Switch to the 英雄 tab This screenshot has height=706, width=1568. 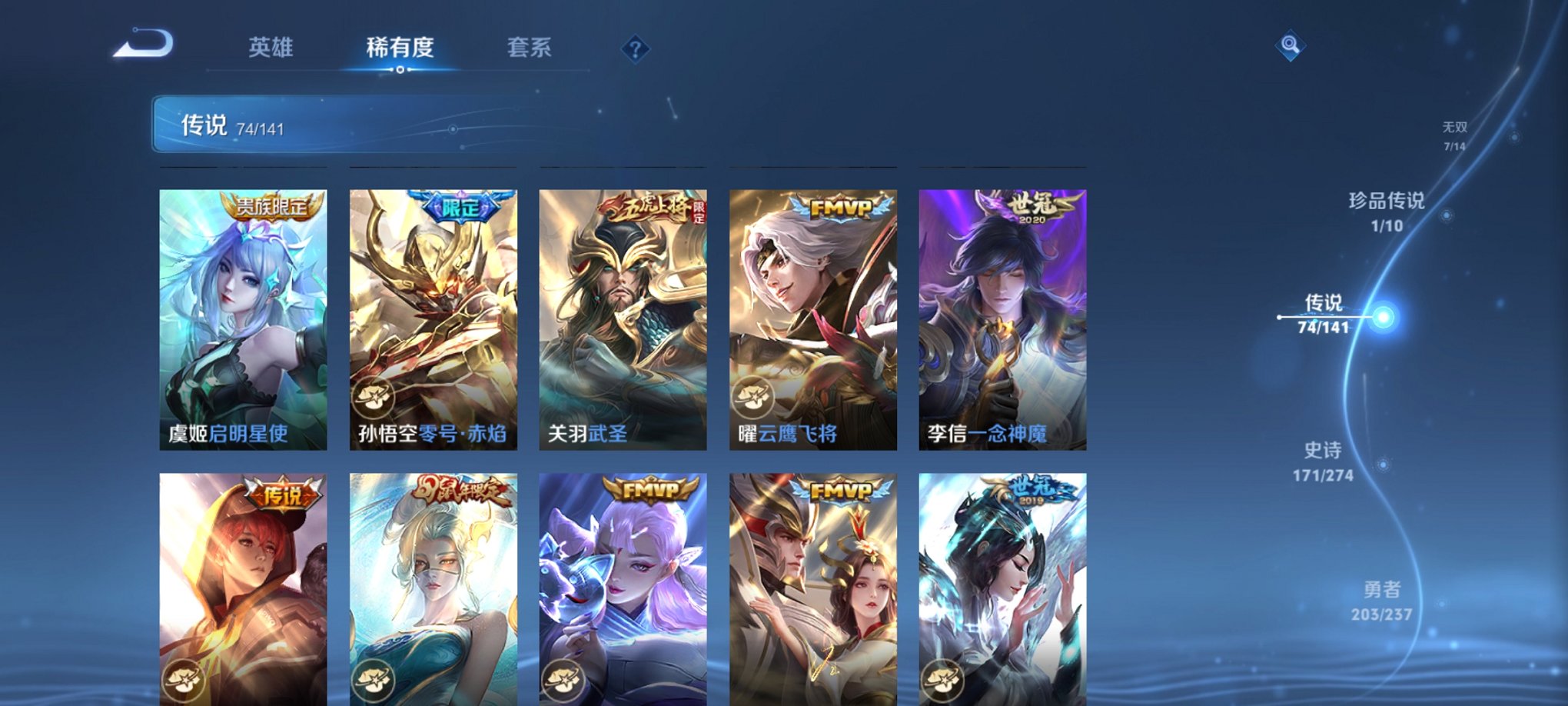point(273,48)
